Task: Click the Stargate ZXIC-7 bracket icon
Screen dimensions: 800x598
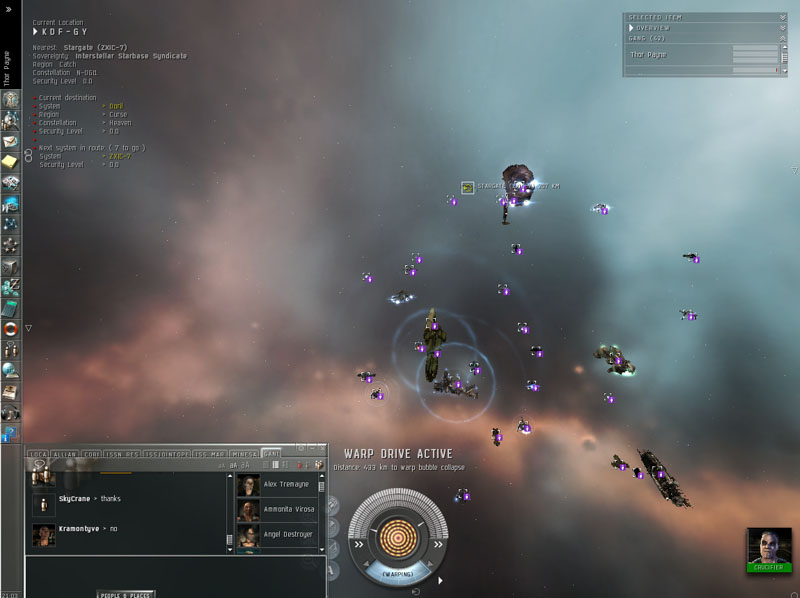Action: pos(467,187)
